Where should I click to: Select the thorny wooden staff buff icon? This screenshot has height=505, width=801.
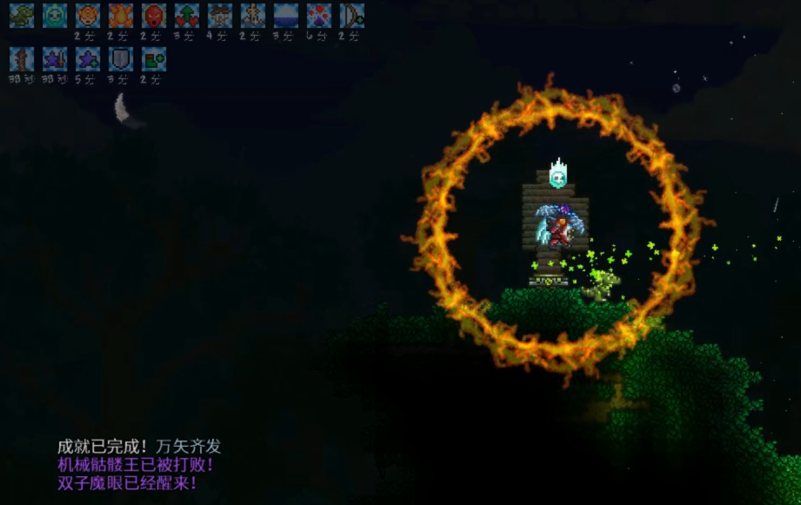22,59
